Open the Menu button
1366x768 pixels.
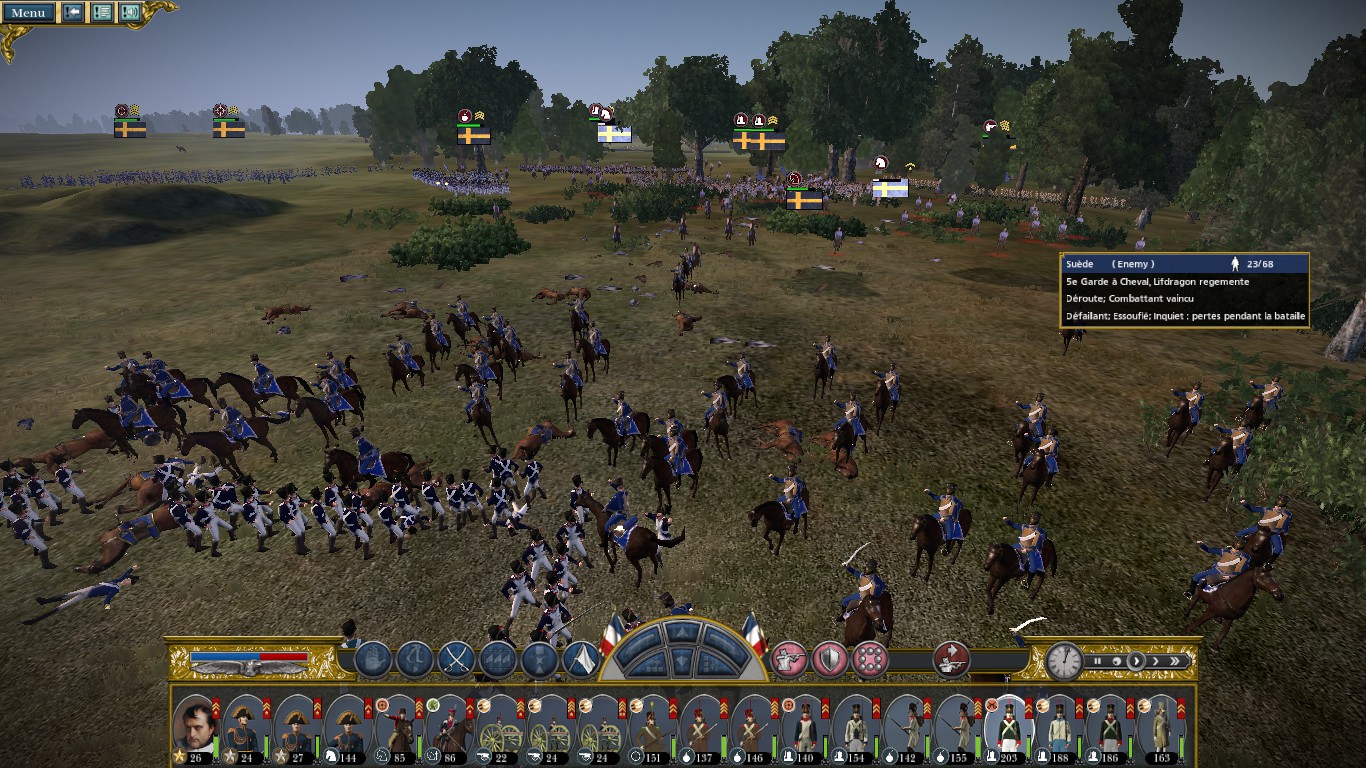28,13
